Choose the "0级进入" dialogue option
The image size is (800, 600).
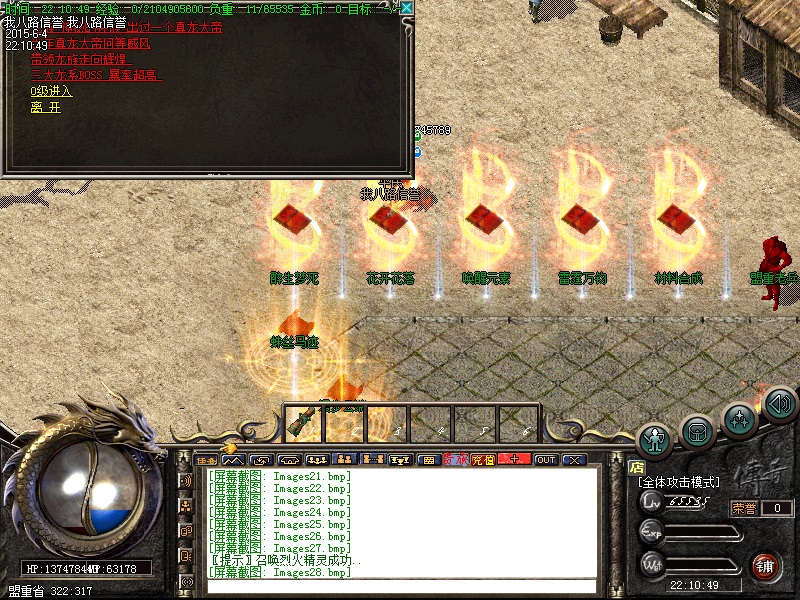[52, 91]
